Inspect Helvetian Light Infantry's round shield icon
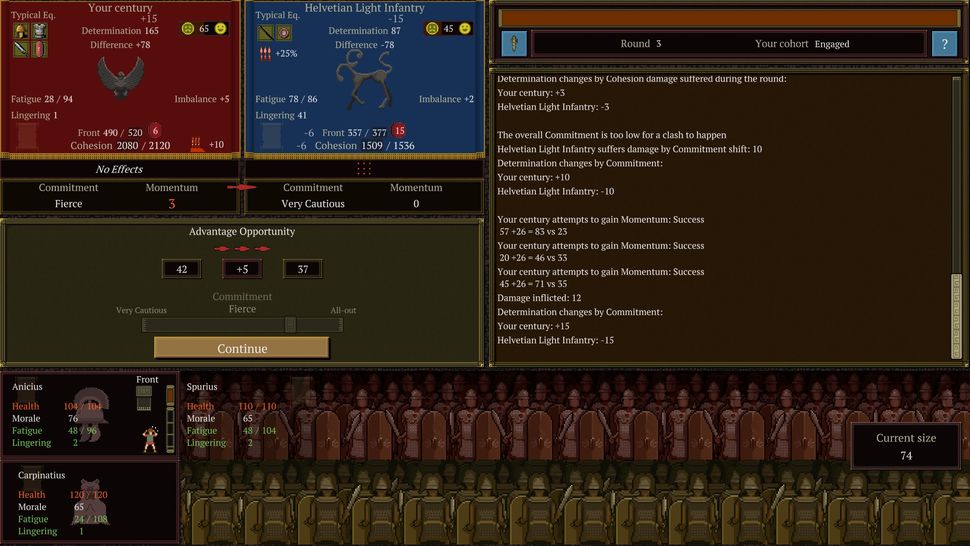 pyautogui.click(x=282, y=32)
